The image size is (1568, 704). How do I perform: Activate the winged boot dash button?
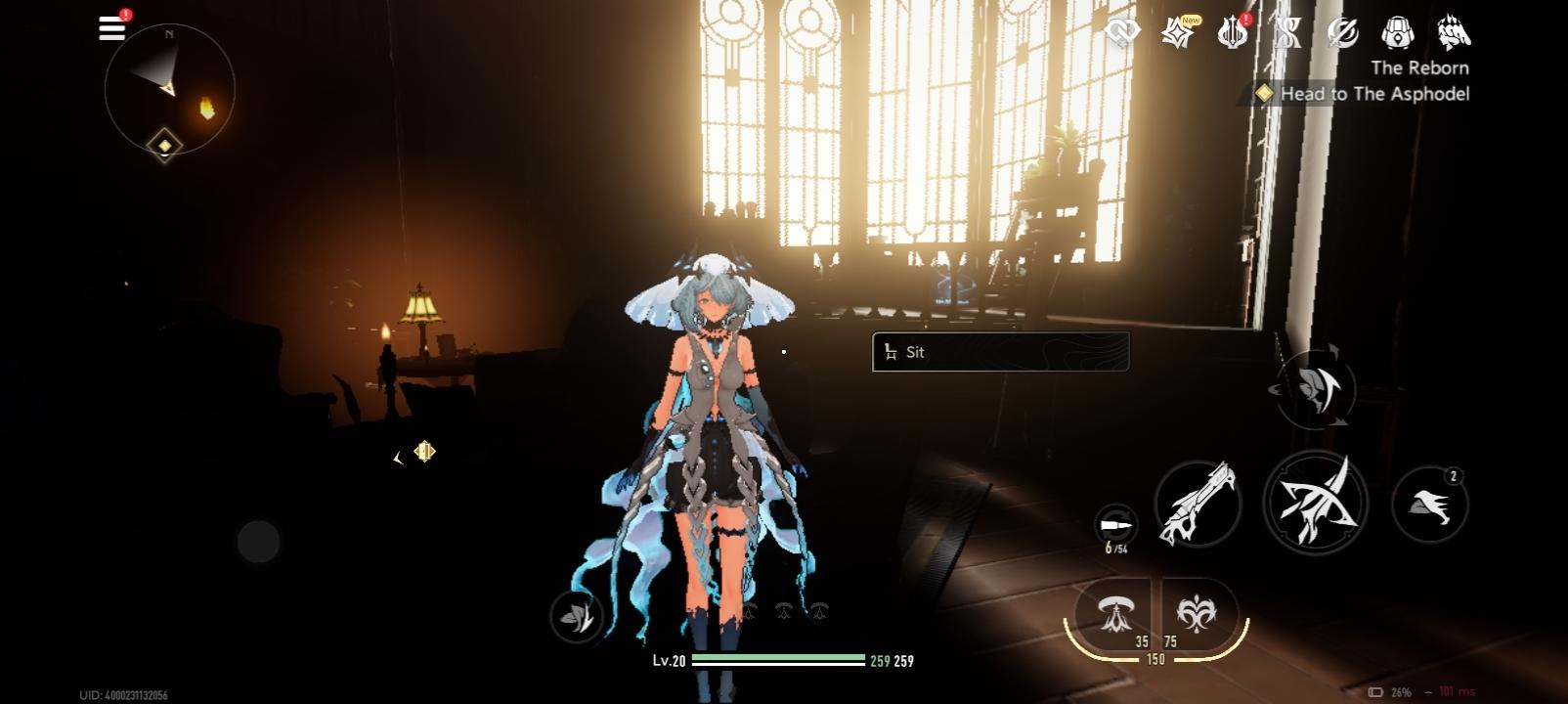click(1429, 505)
